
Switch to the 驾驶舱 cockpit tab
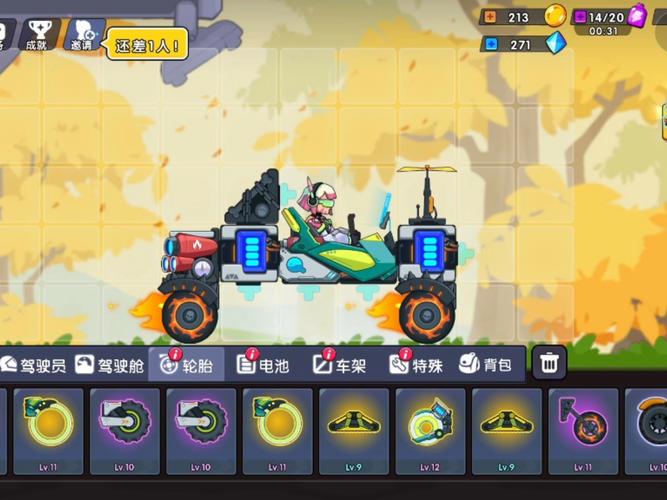[x=110, y=365]
